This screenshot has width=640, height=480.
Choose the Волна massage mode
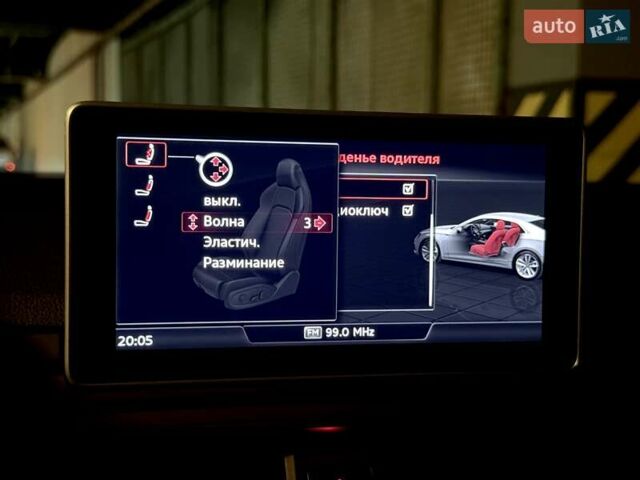(x=223, y=222)
